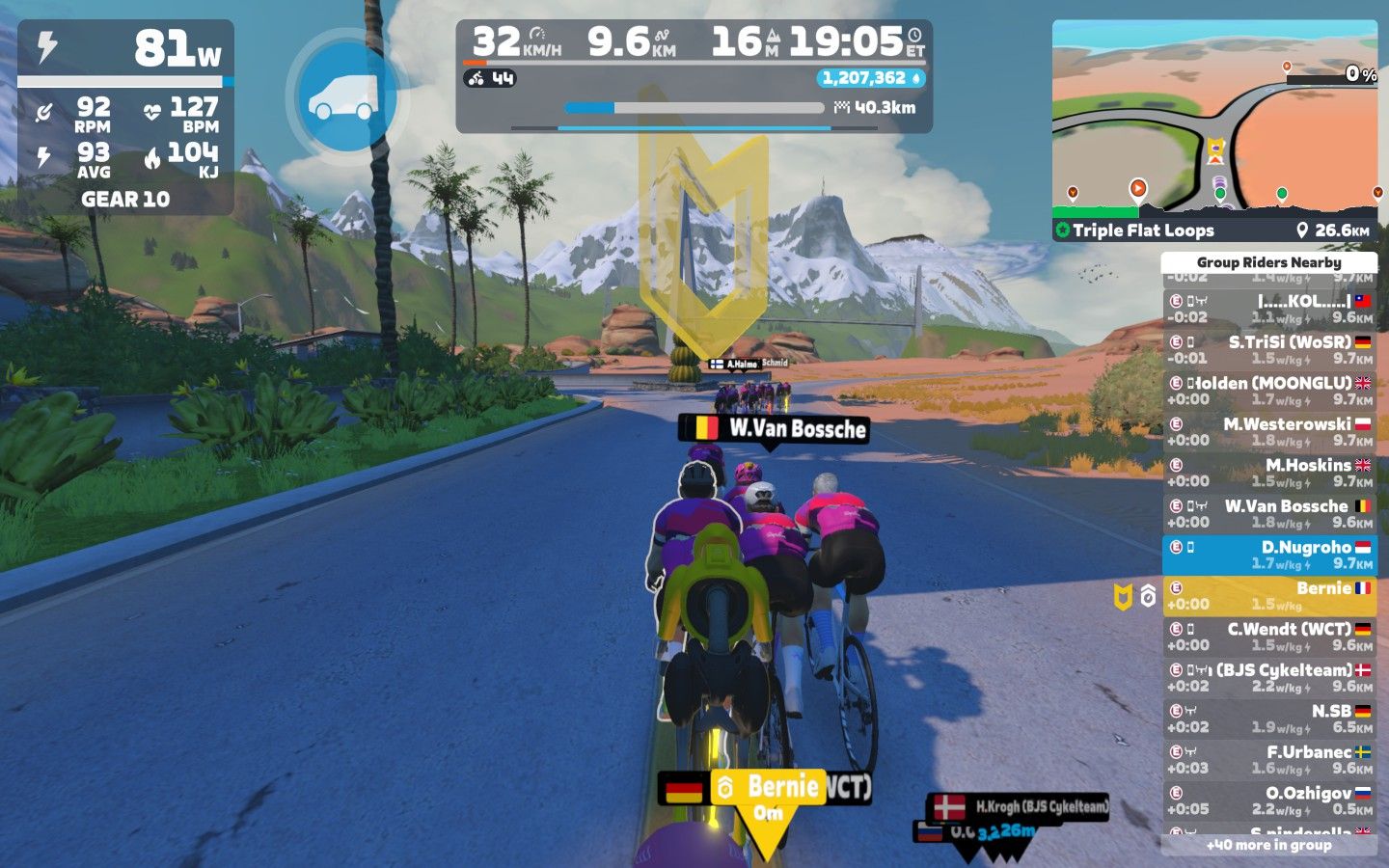Select rider S.TriSi (WoSR) in nearby list
This screenshot has width=1389, height=868.
pyautogui.click(x=1269, y=350)
